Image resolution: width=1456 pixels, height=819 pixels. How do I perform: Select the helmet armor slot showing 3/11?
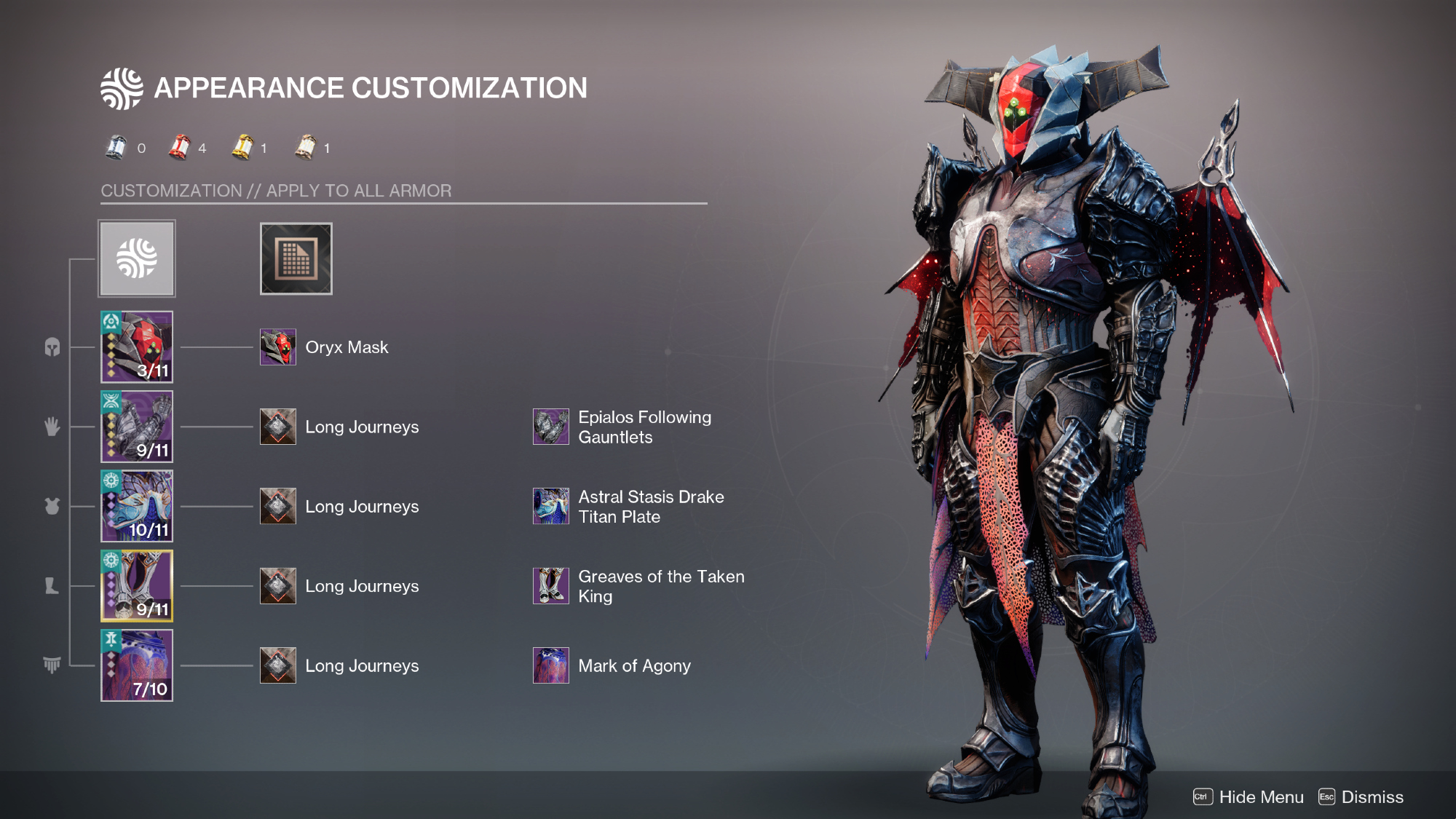(x=137, y=347)
